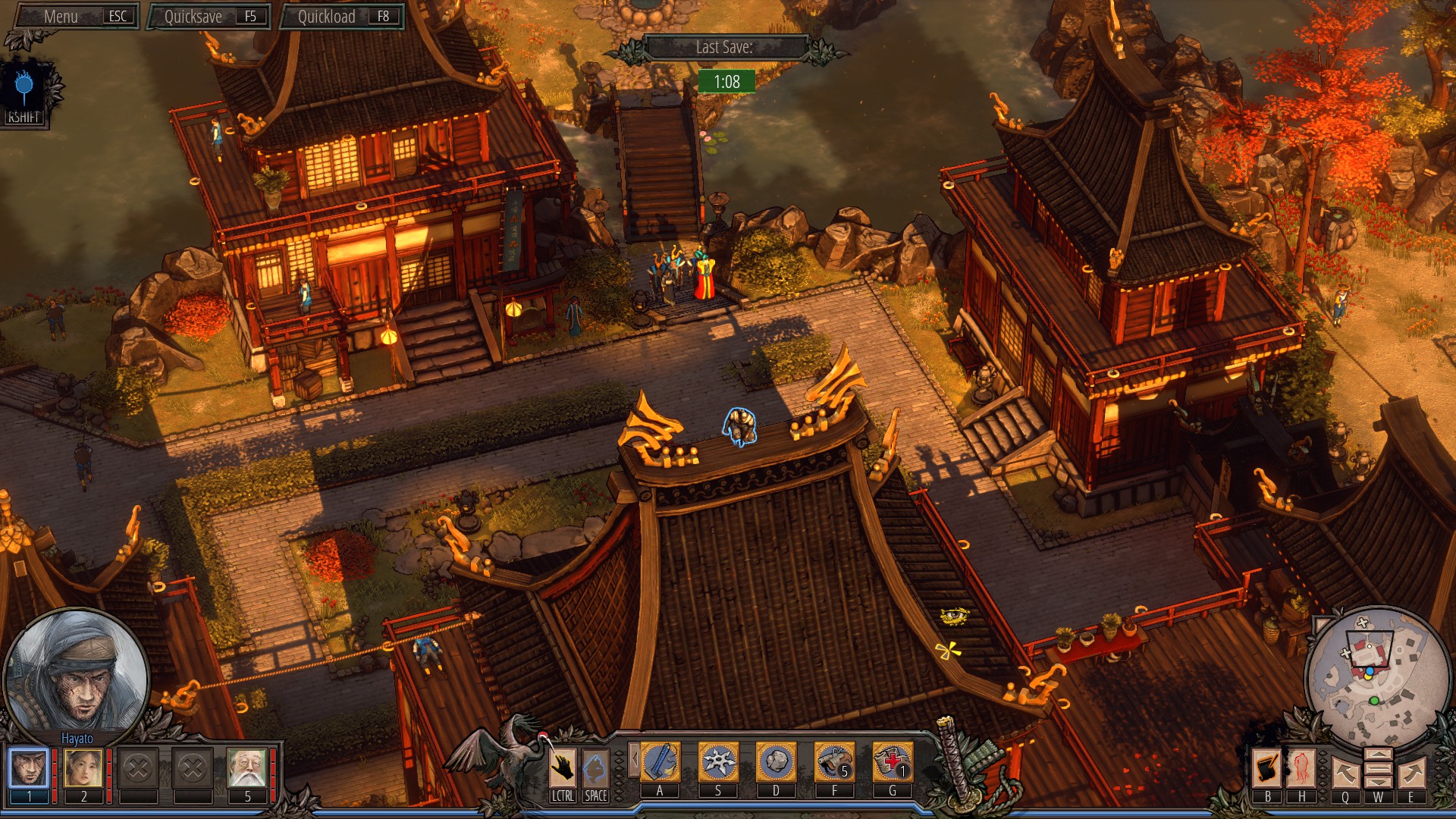
Task: Switch to the young woman character portrait
Action: tap(83, 767)
